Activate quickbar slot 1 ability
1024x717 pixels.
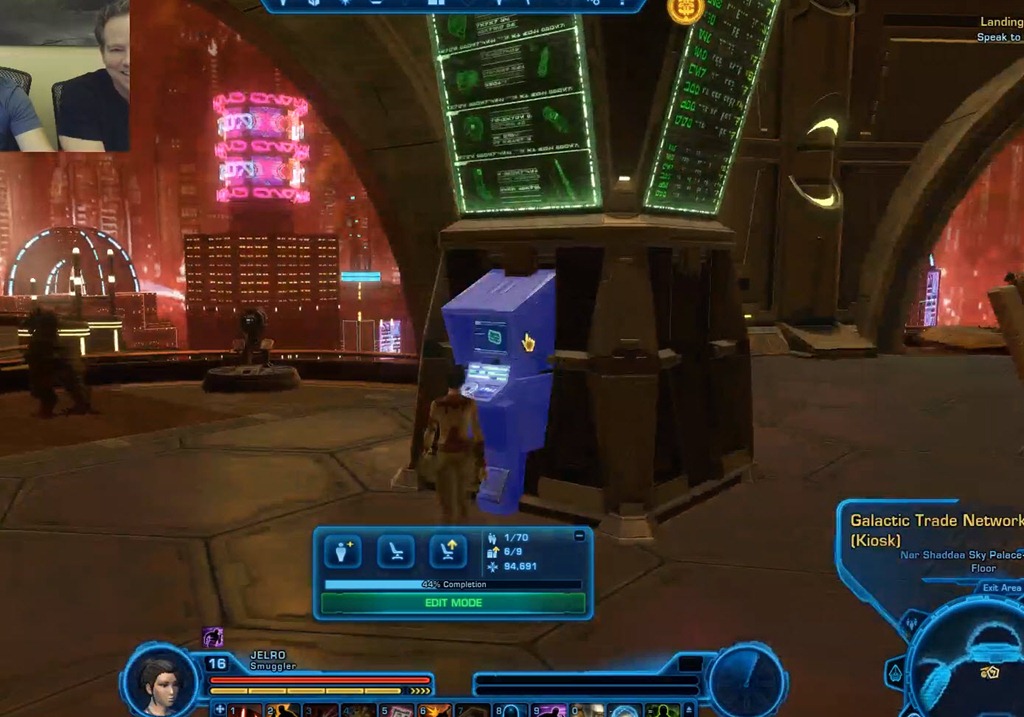pyautogui.click(x=247, y=711)
